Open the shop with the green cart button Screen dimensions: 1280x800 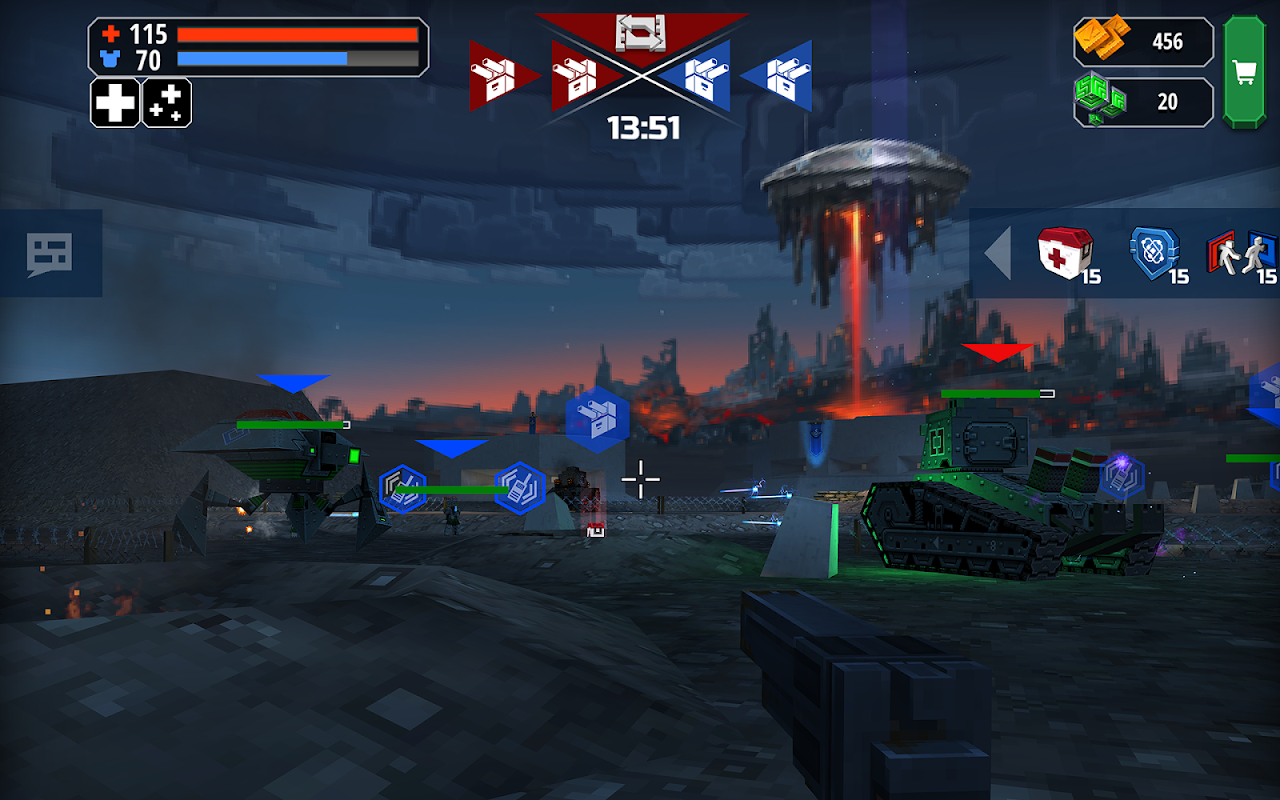point(1244,72)
